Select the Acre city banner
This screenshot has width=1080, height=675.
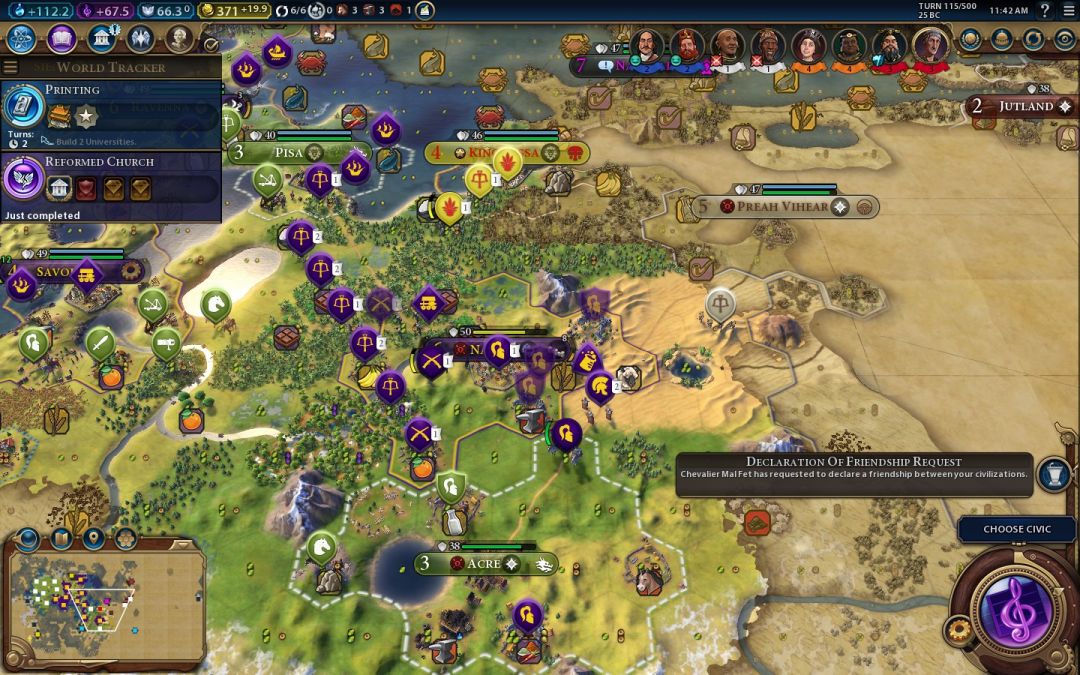(483, 564)
